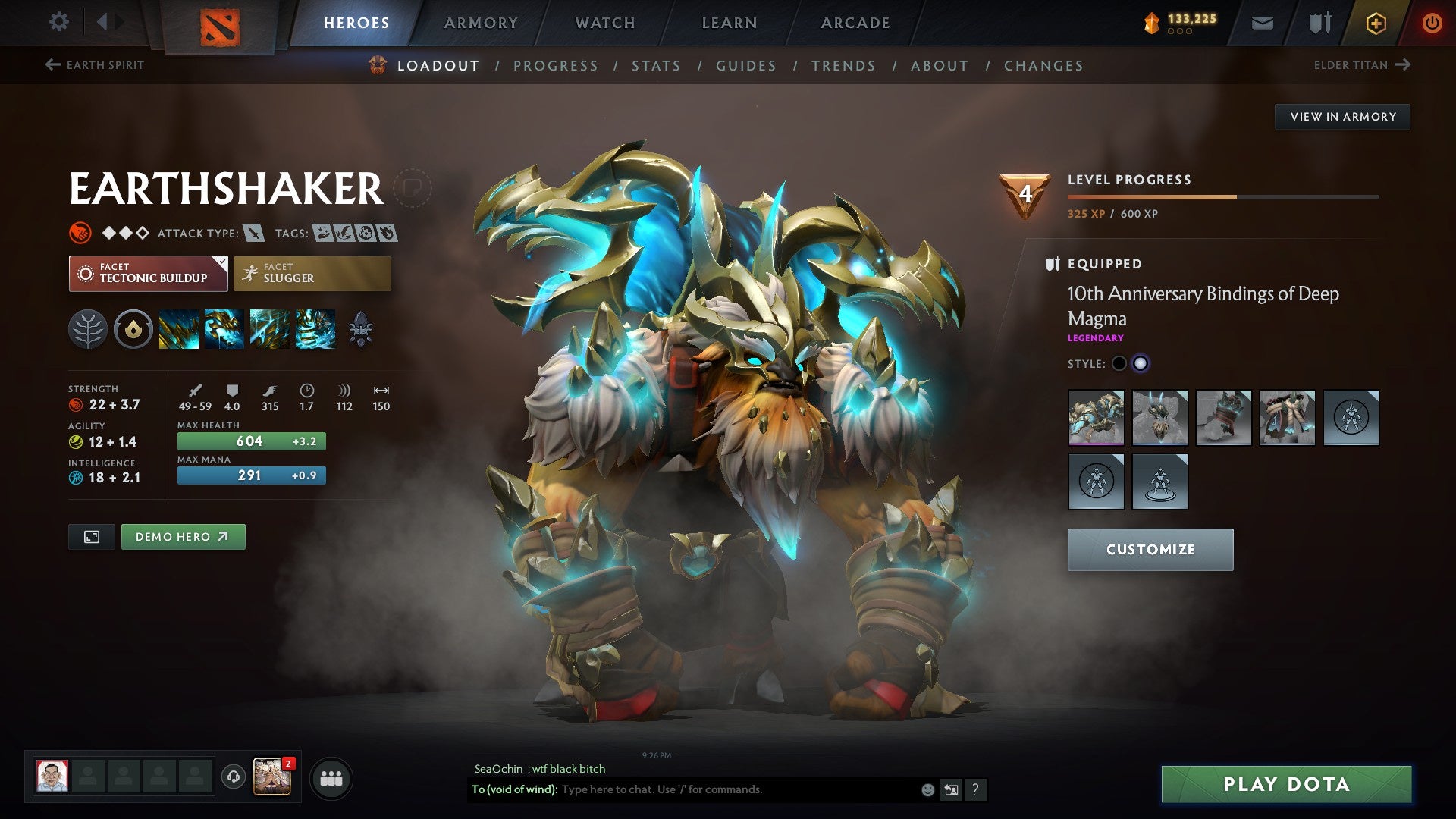Select the Slugger facet
The width and height of the screenshot is (1456, 819).
click(312, 273)
